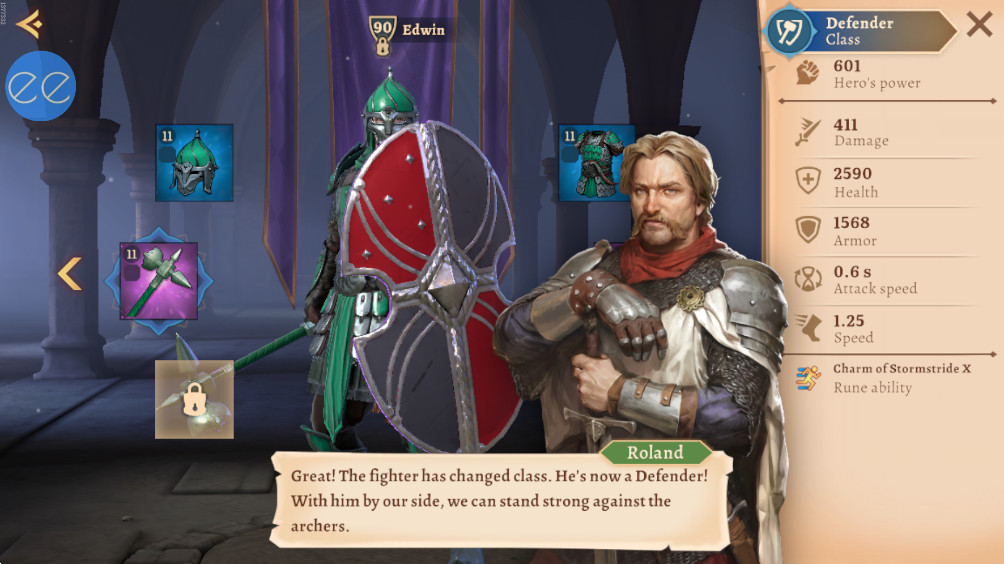Tap the locked equipment slot

click(x=194, y=399)
